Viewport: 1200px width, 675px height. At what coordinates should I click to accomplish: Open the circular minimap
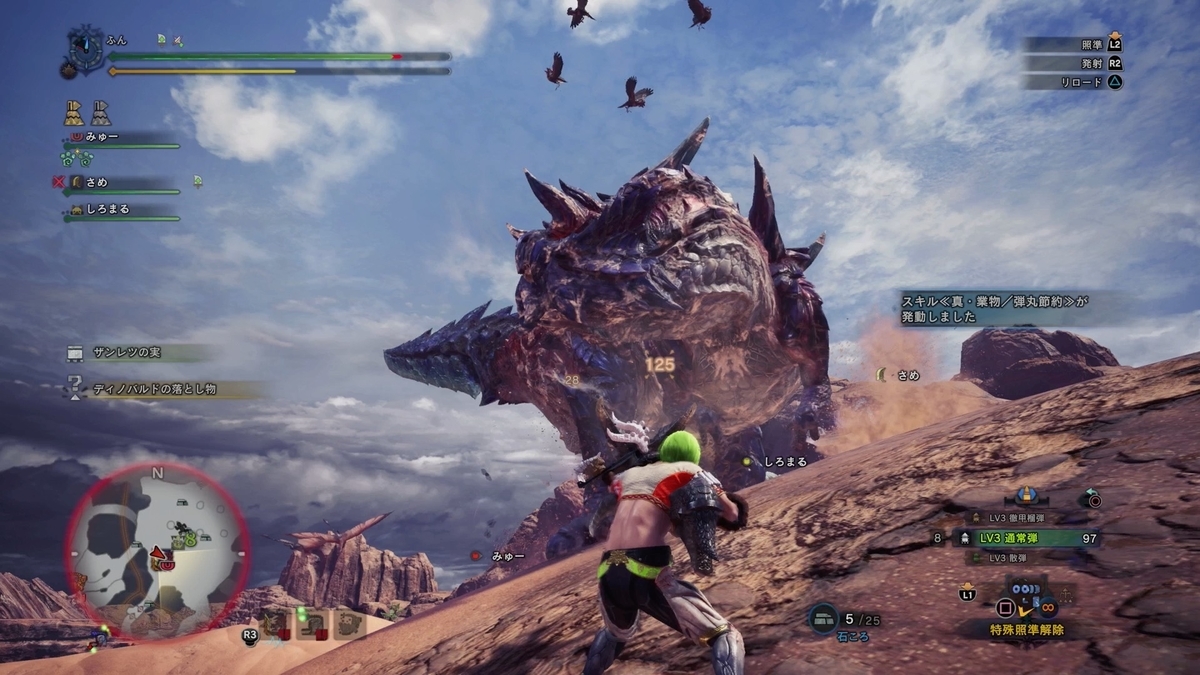coord(157,552)
